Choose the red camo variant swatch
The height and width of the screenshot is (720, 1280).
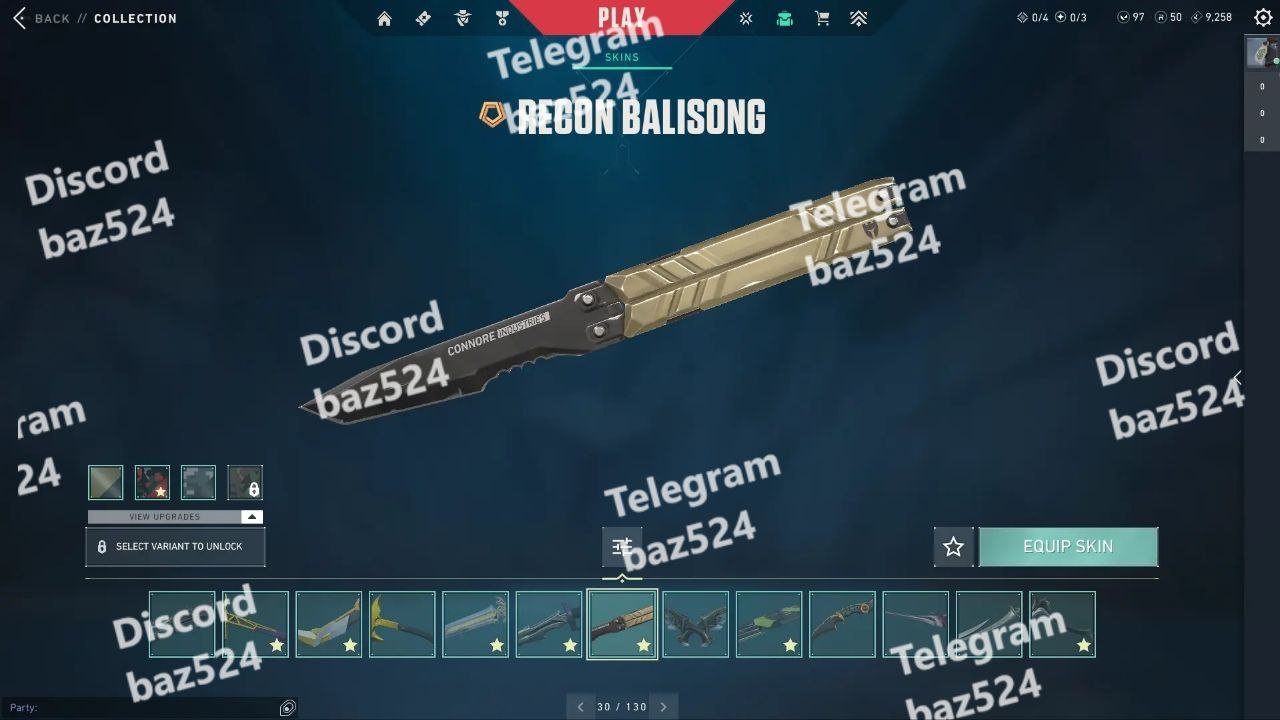152,482
